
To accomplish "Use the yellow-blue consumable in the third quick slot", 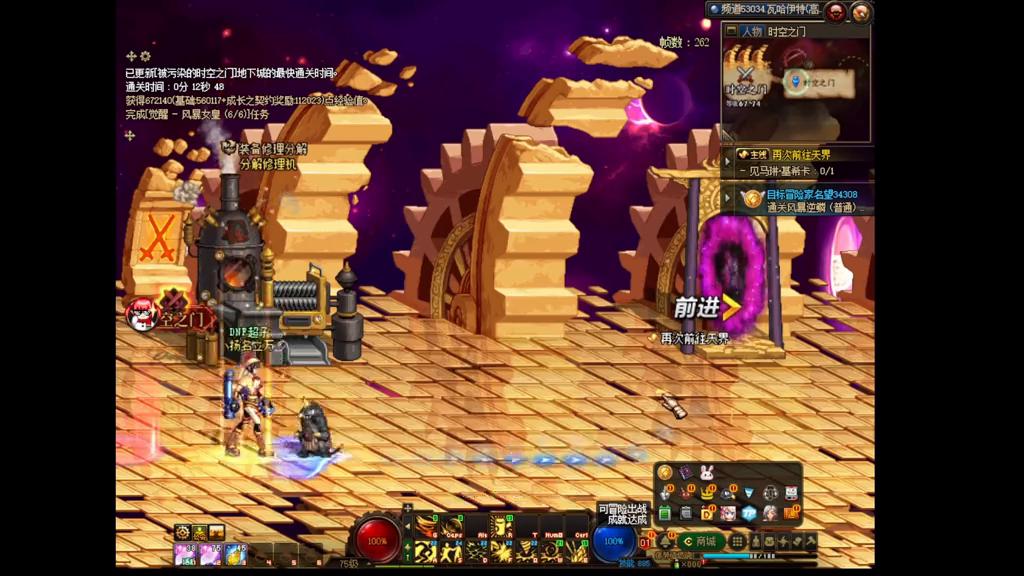I will 235,554.
